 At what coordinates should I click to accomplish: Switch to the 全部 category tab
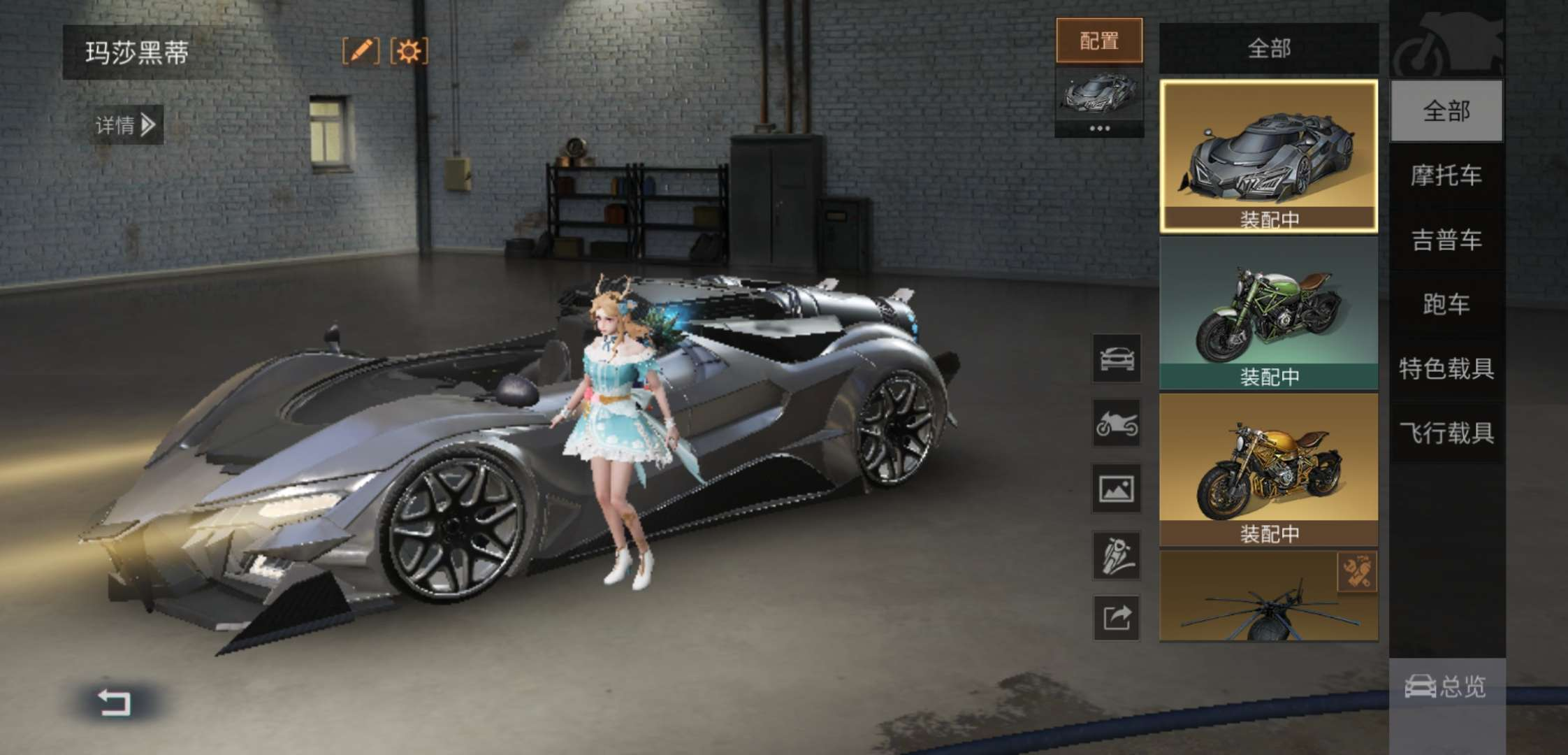1446,111
